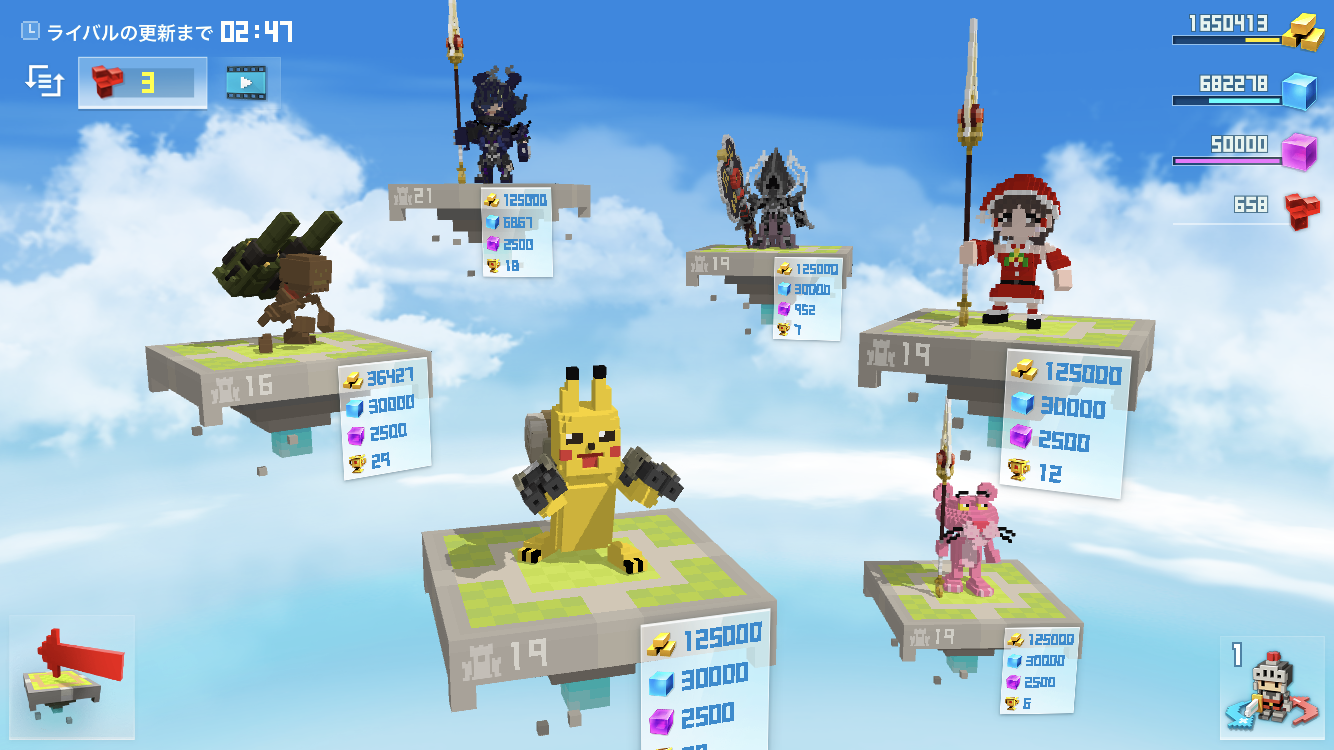The height and width of the screenshot is (750, 1334).
Task: Open the knight swap button
Action: click(1271, 687)
